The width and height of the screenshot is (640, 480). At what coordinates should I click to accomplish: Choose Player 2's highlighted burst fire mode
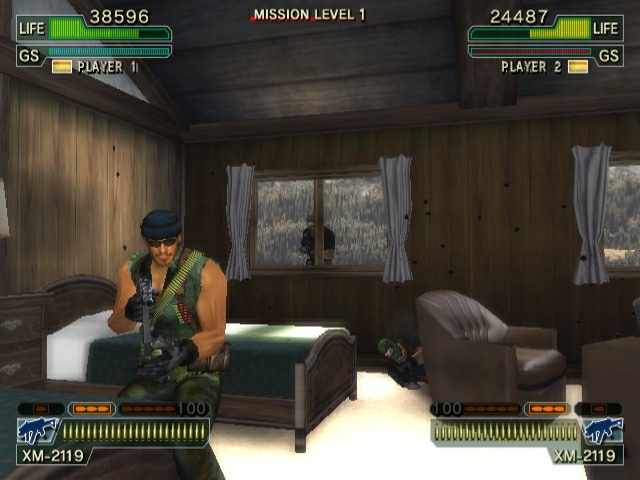point(546,409)
